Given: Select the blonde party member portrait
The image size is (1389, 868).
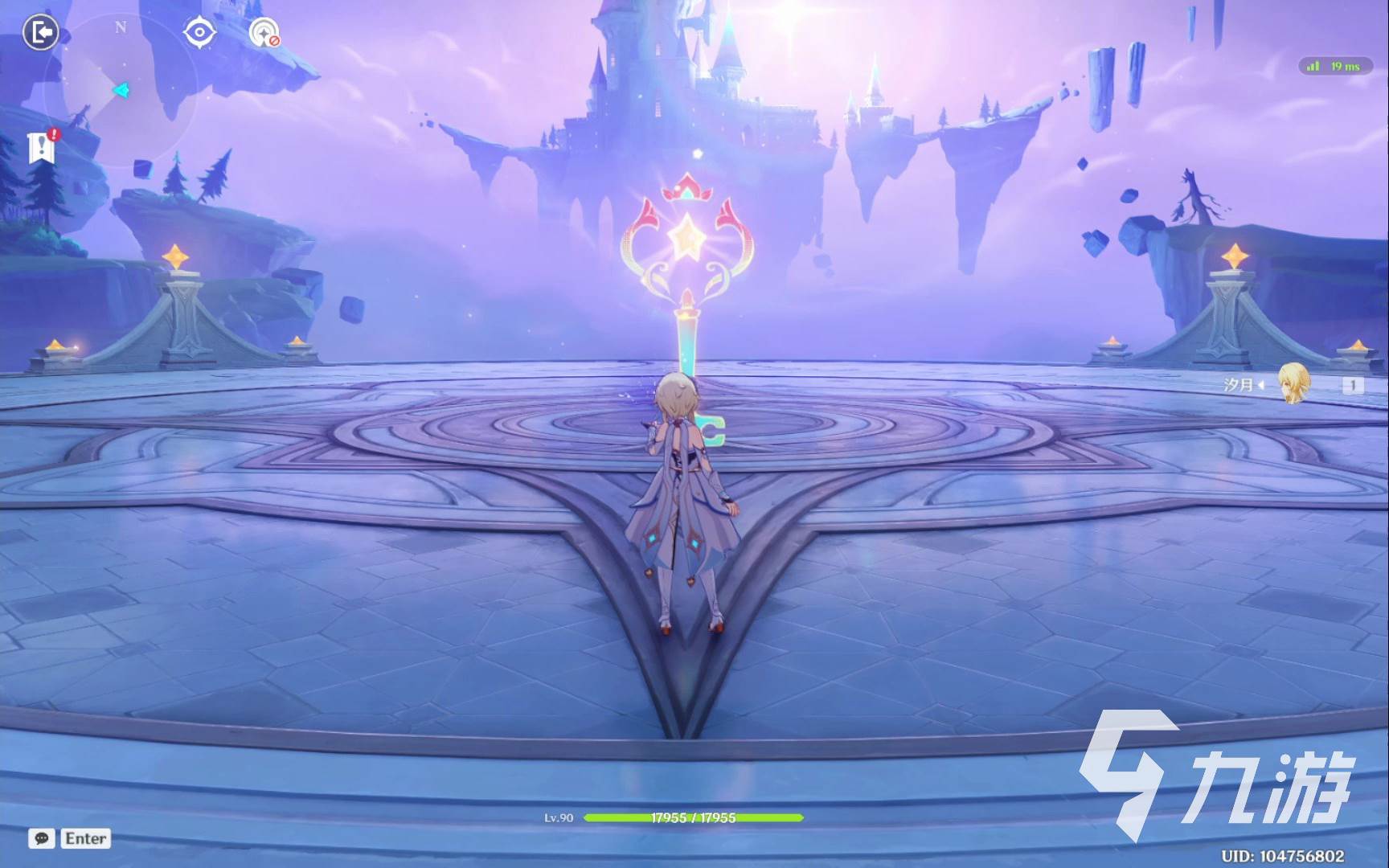Looking at the screenshot, I should [x=1293, y=383].
